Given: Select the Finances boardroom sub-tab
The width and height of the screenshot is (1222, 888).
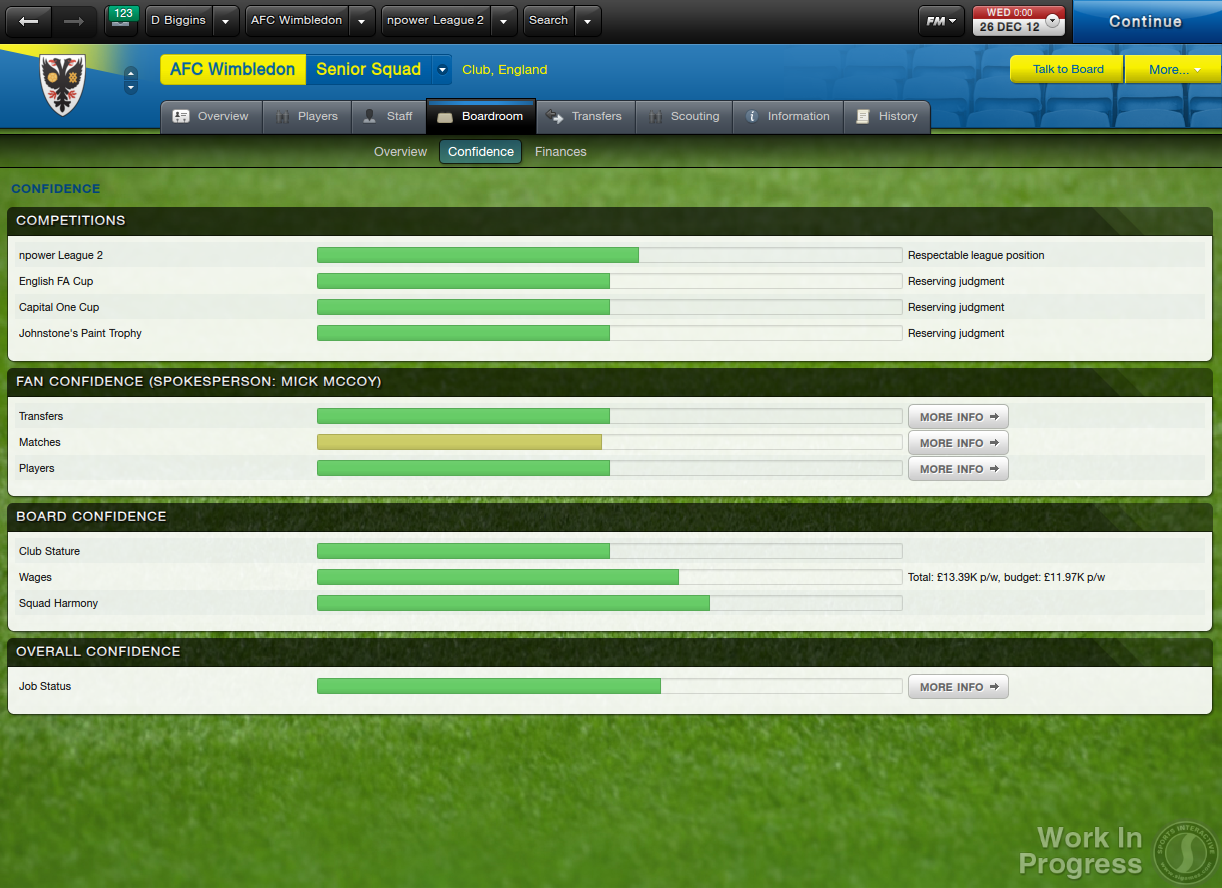Looking at the screenshot, I should pyautogui.click(x=560, y=152).
